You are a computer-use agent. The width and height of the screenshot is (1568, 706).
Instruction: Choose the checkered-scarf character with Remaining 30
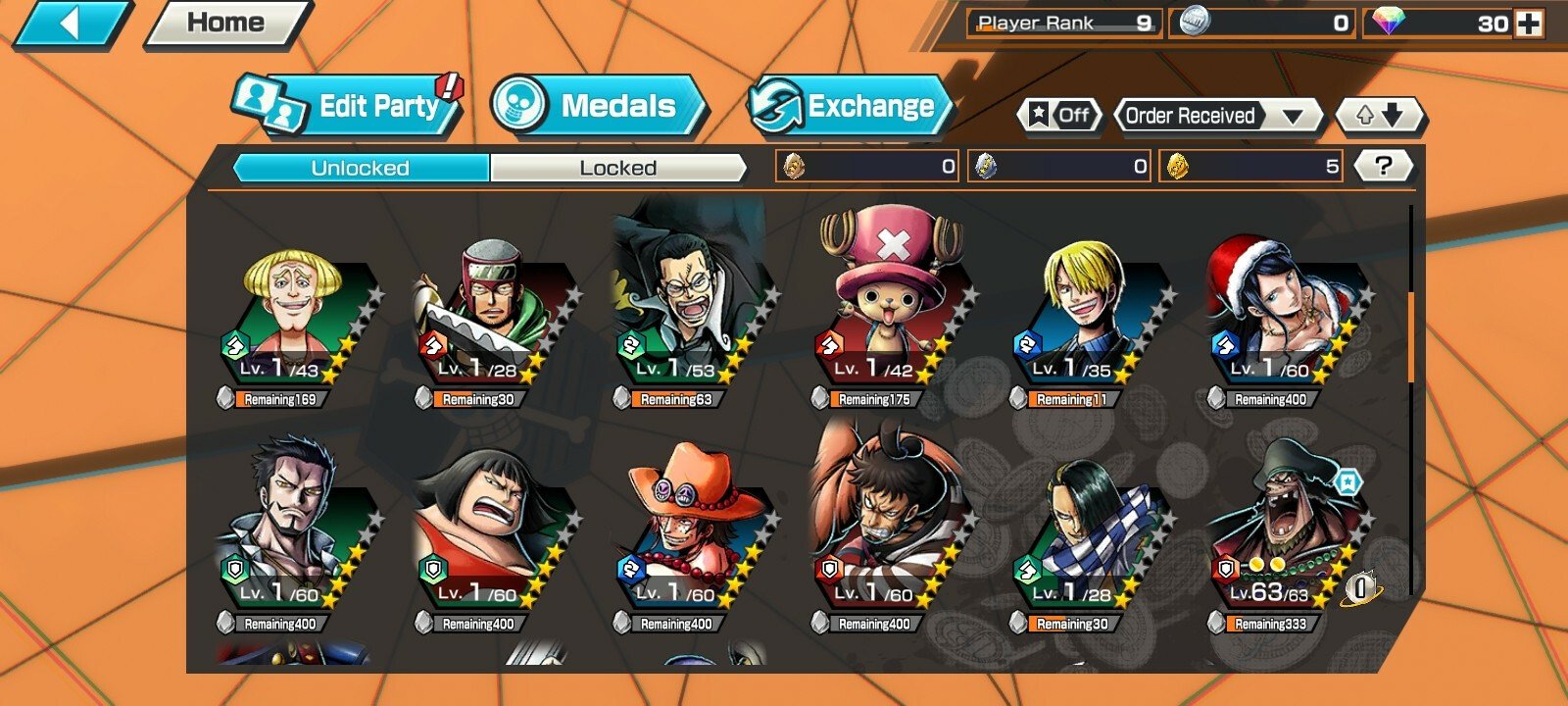(1086, 534)
